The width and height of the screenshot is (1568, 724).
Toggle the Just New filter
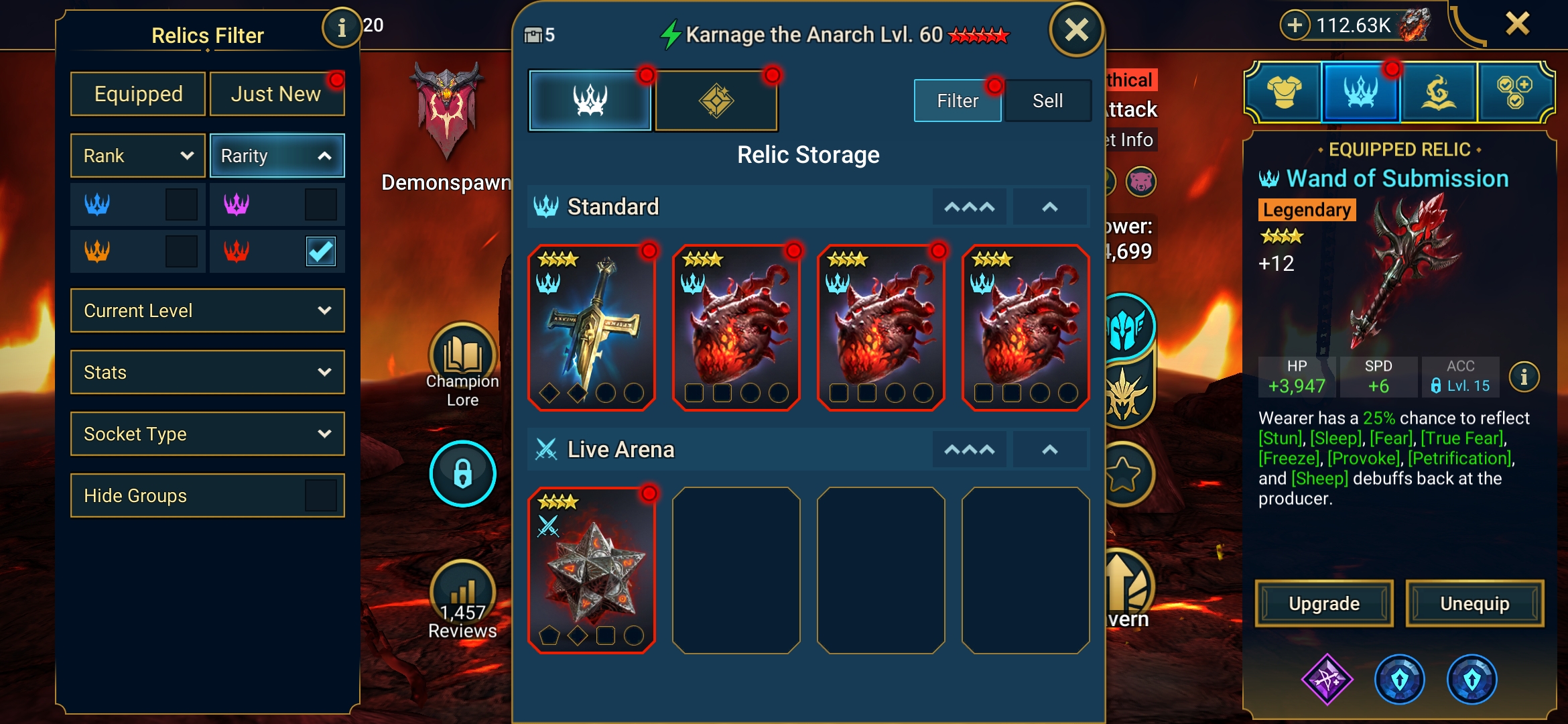click(x=277, y=94)
